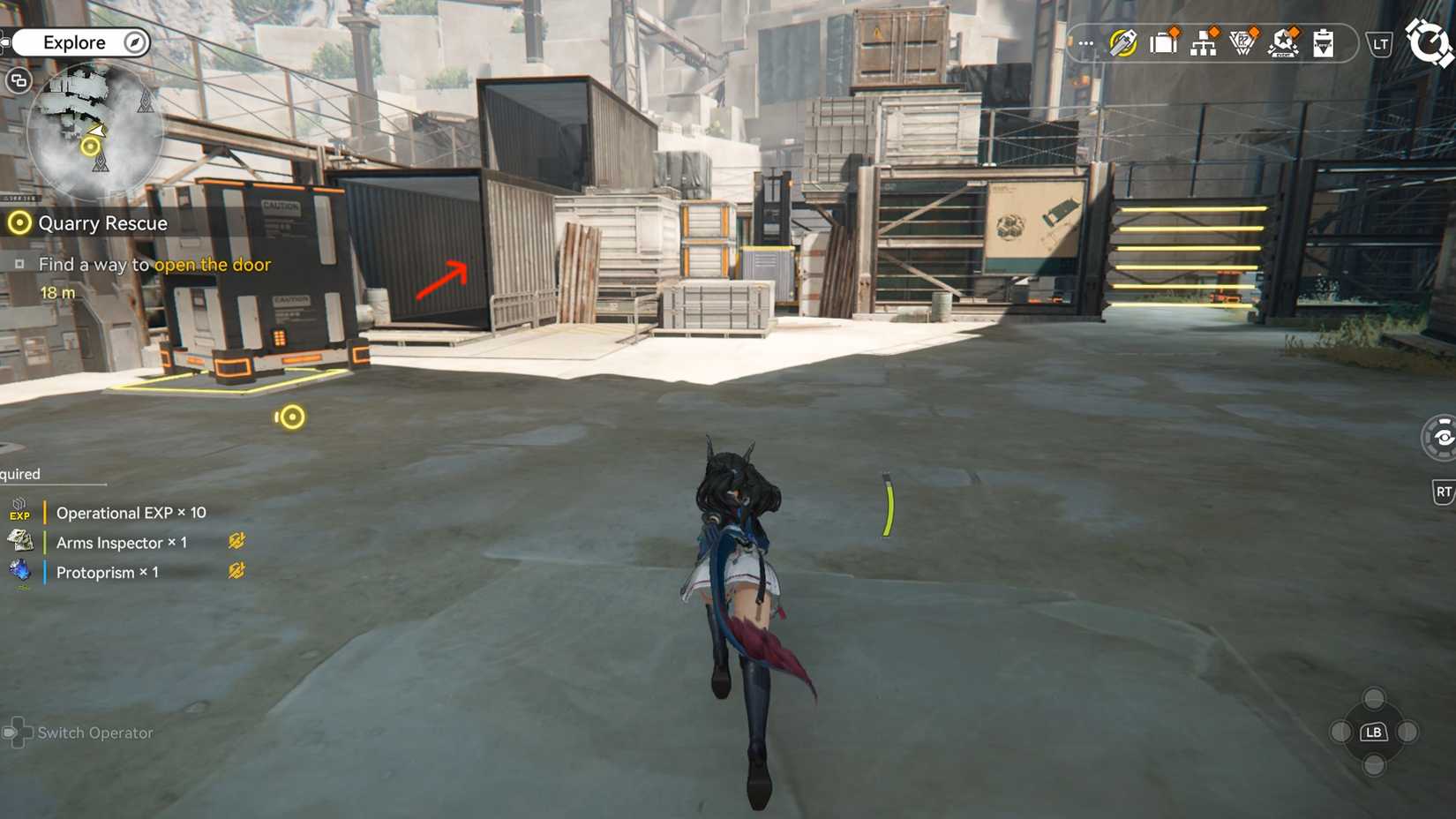1456x819 pixels.
Task: Toggle the LT shoulder button prompt
Action: click(x=1378, y=43)
